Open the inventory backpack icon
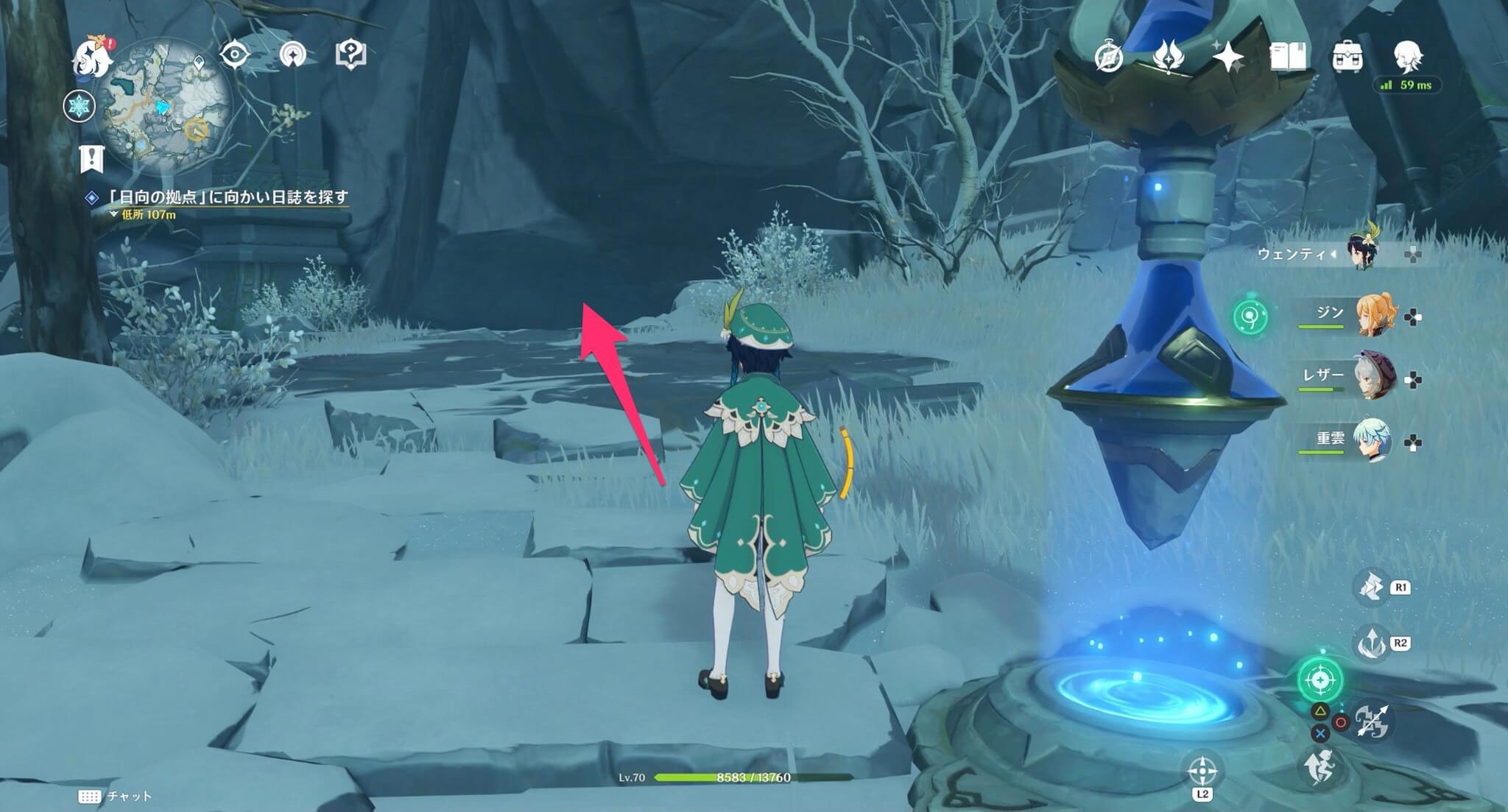The width and height of the screenshot is (1508, 812). click(x=1349, y=54)
